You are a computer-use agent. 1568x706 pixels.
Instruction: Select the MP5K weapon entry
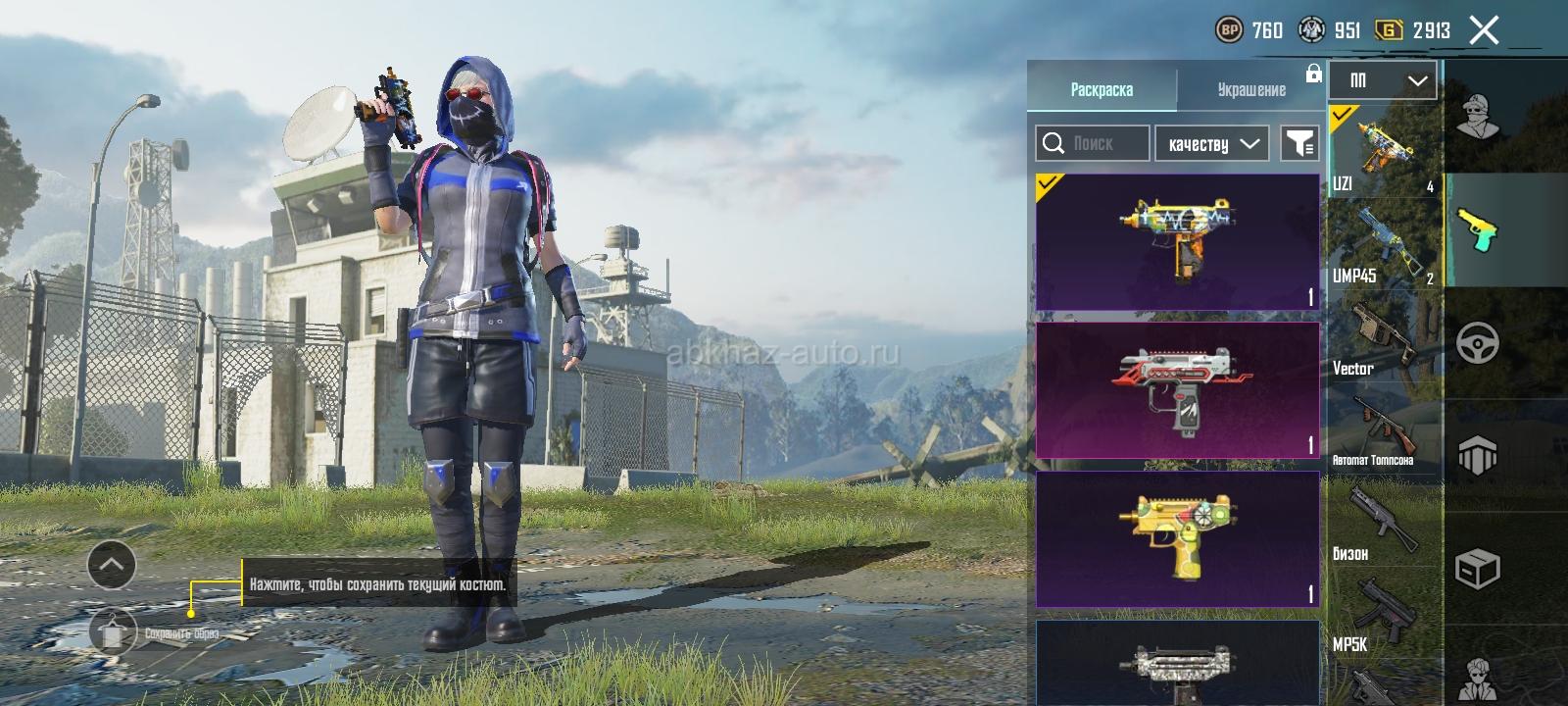click(1383, 613)
